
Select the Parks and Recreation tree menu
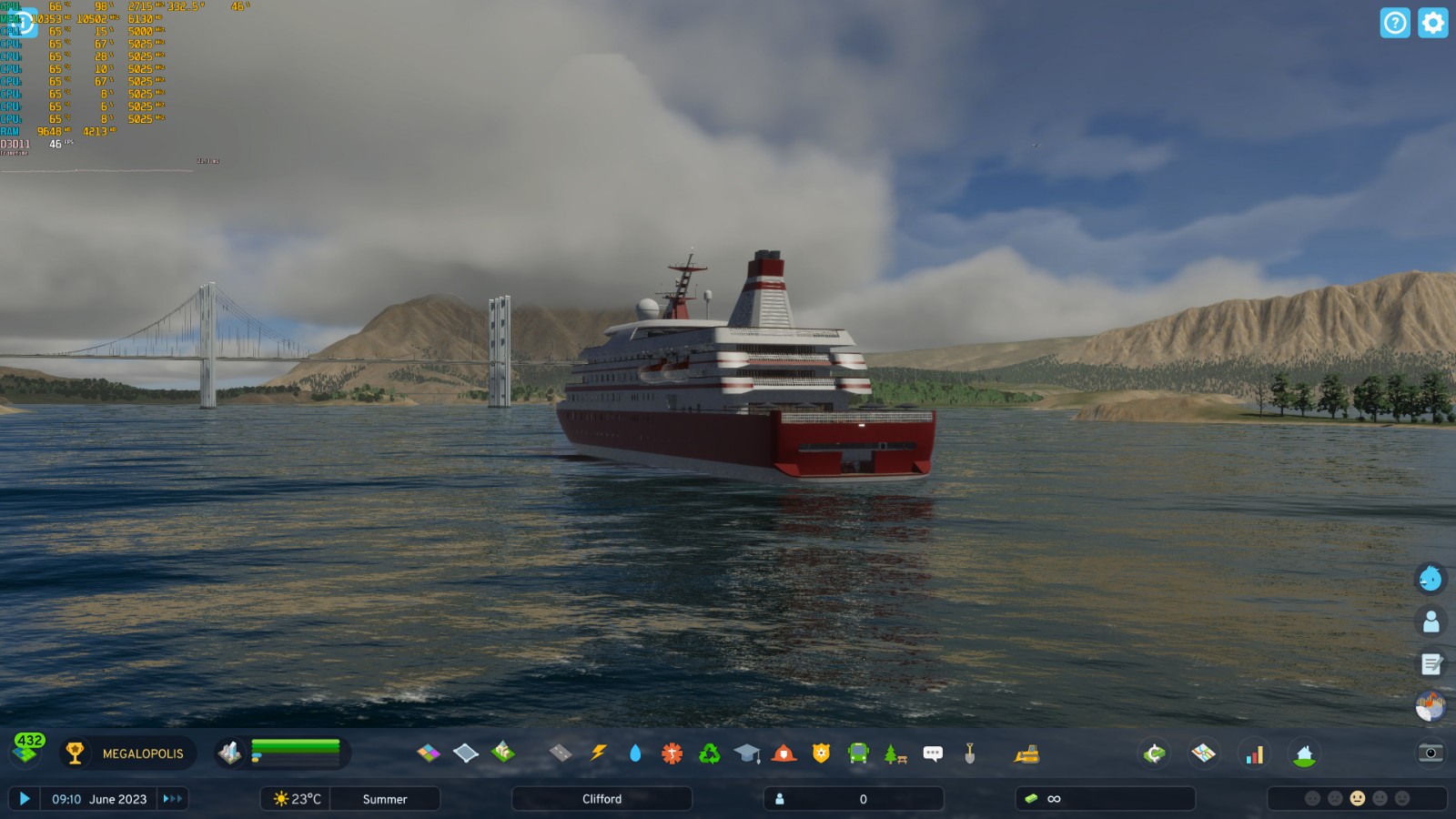point(895,753)
